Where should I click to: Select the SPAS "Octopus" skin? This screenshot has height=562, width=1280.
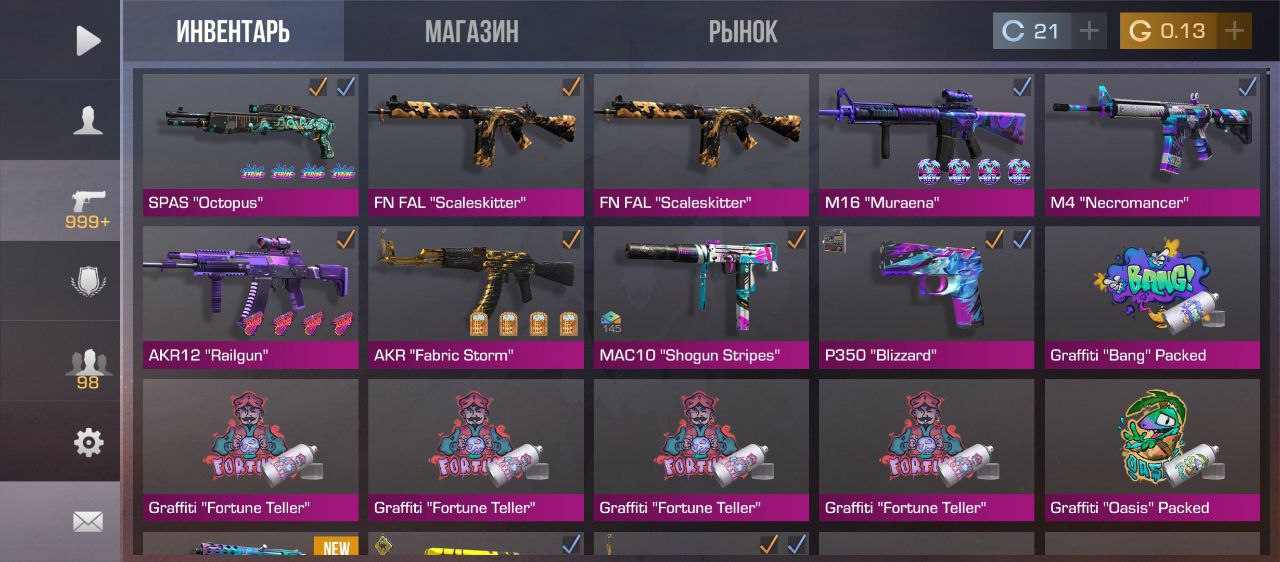point(251,145)
